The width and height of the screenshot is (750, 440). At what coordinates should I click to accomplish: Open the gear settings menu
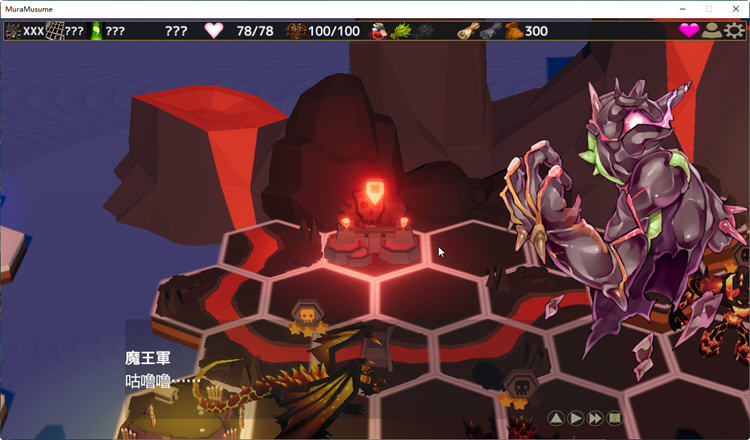735,30
